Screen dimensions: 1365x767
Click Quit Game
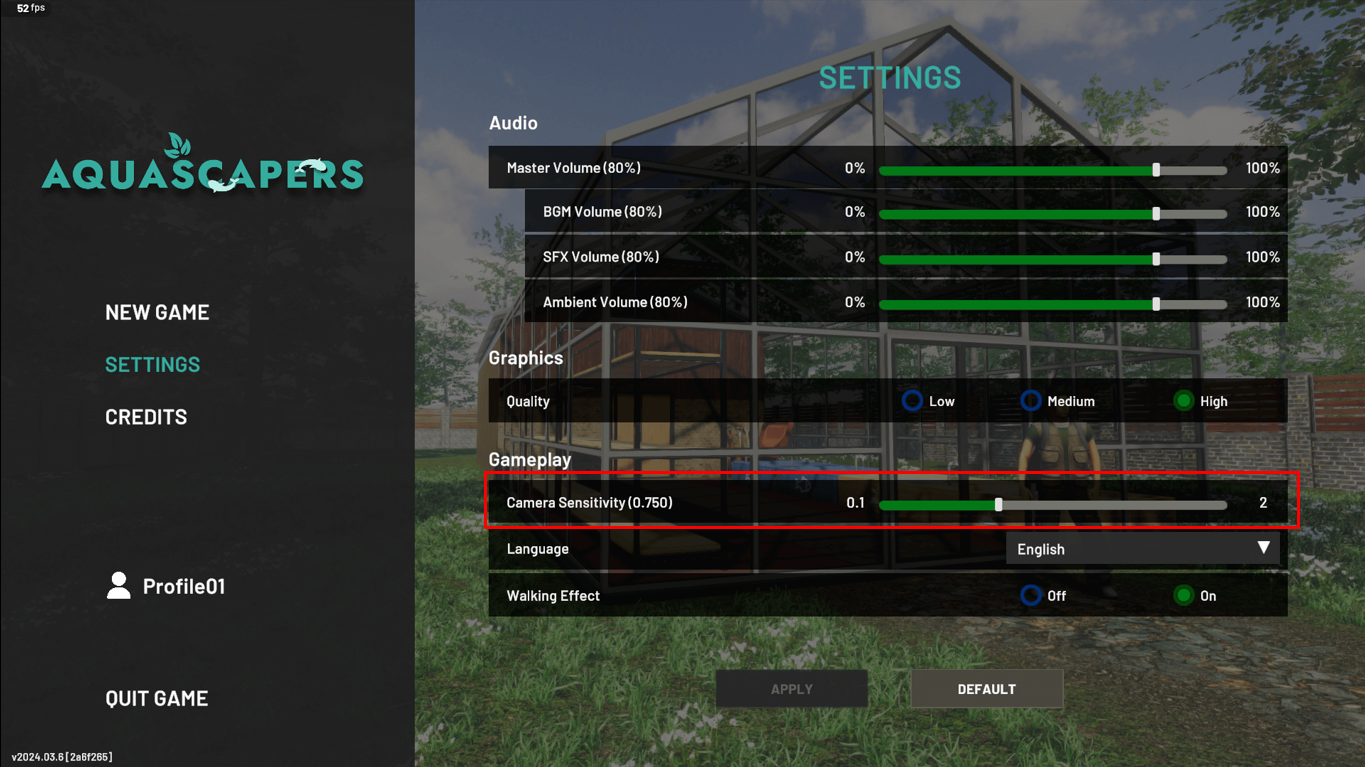pyautogui.click(x=156, y=697)
